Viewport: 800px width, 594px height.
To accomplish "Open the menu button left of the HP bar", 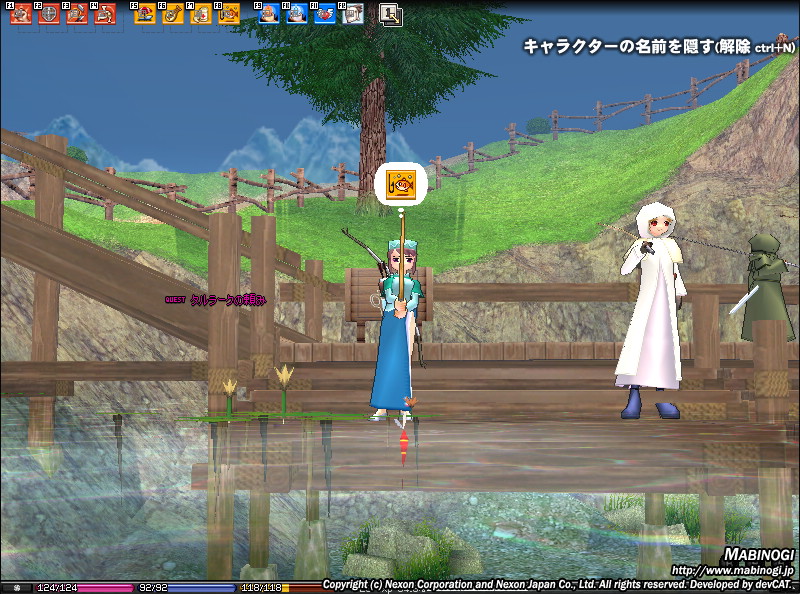I will (x=15, y=587).
